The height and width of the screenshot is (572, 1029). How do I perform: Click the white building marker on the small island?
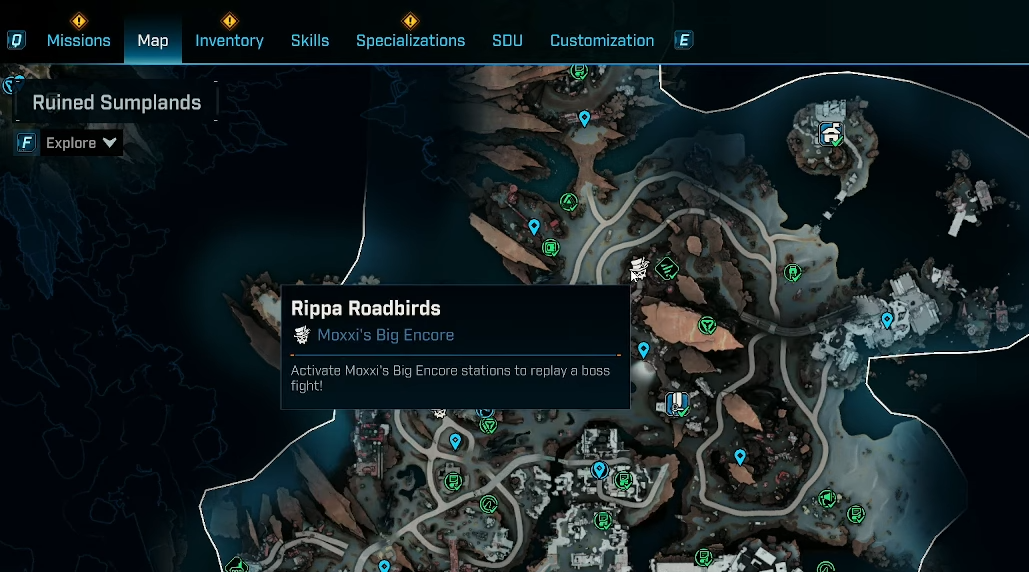click(x=829, y=132)
